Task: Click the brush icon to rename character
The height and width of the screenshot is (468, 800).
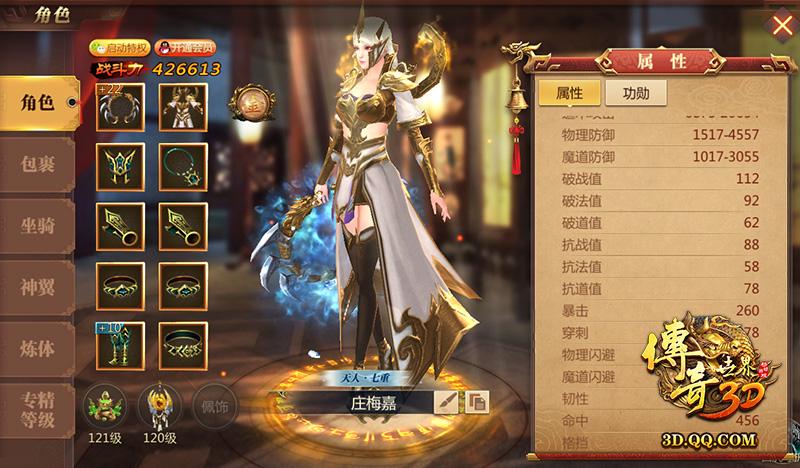Action: point(446,402)
